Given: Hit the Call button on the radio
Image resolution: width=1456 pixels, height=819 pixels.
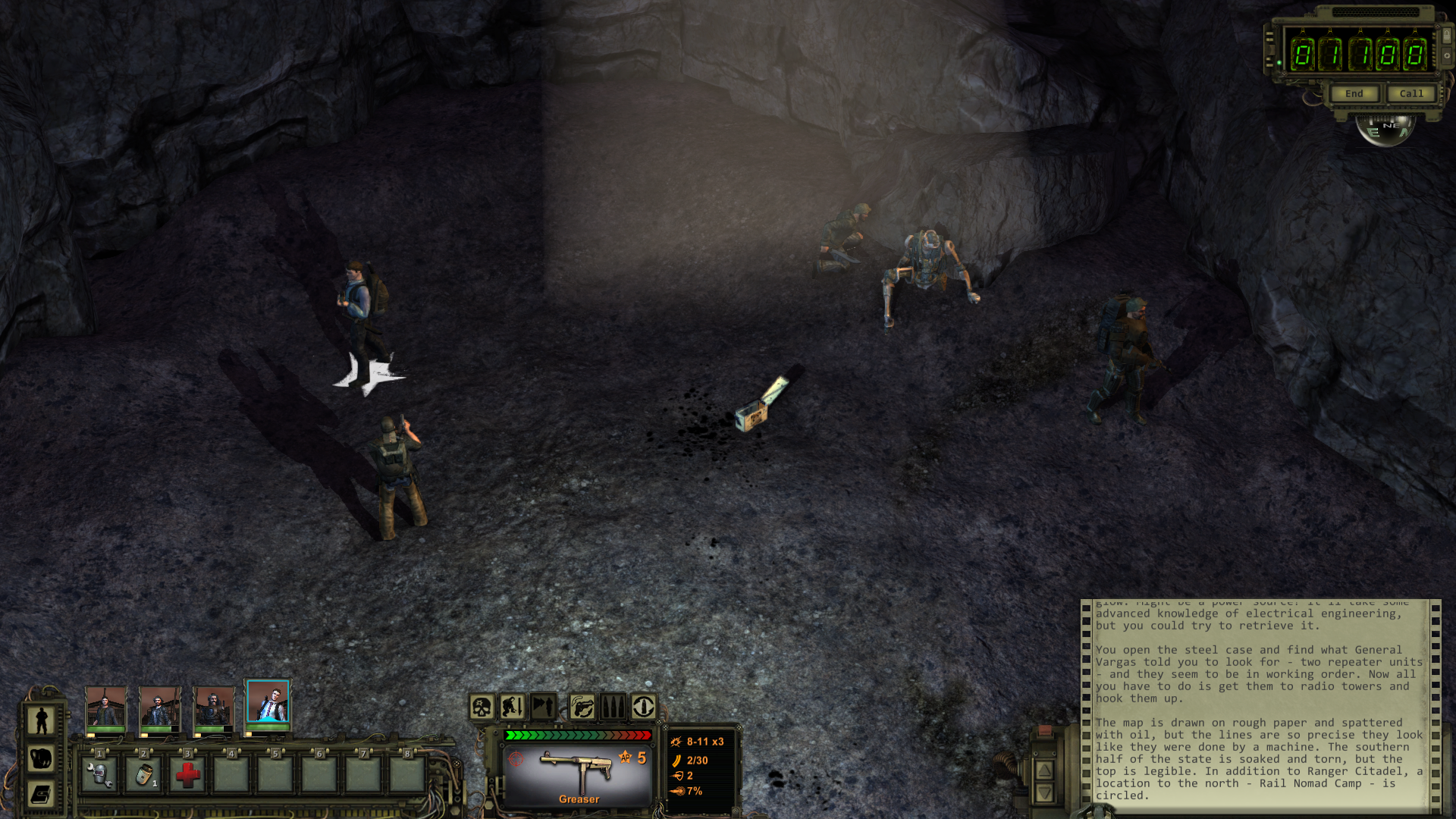Looking at the screenshot, I should (1410, 94).
